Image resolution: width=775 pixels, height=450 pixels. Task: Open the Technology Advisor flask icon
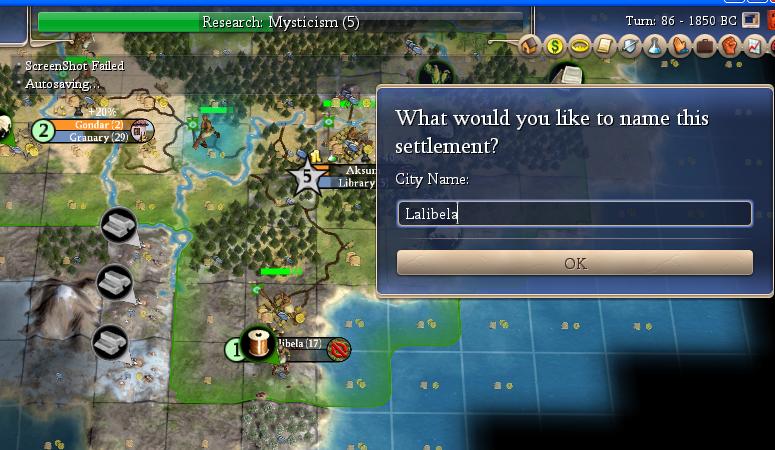pos(653,45)
